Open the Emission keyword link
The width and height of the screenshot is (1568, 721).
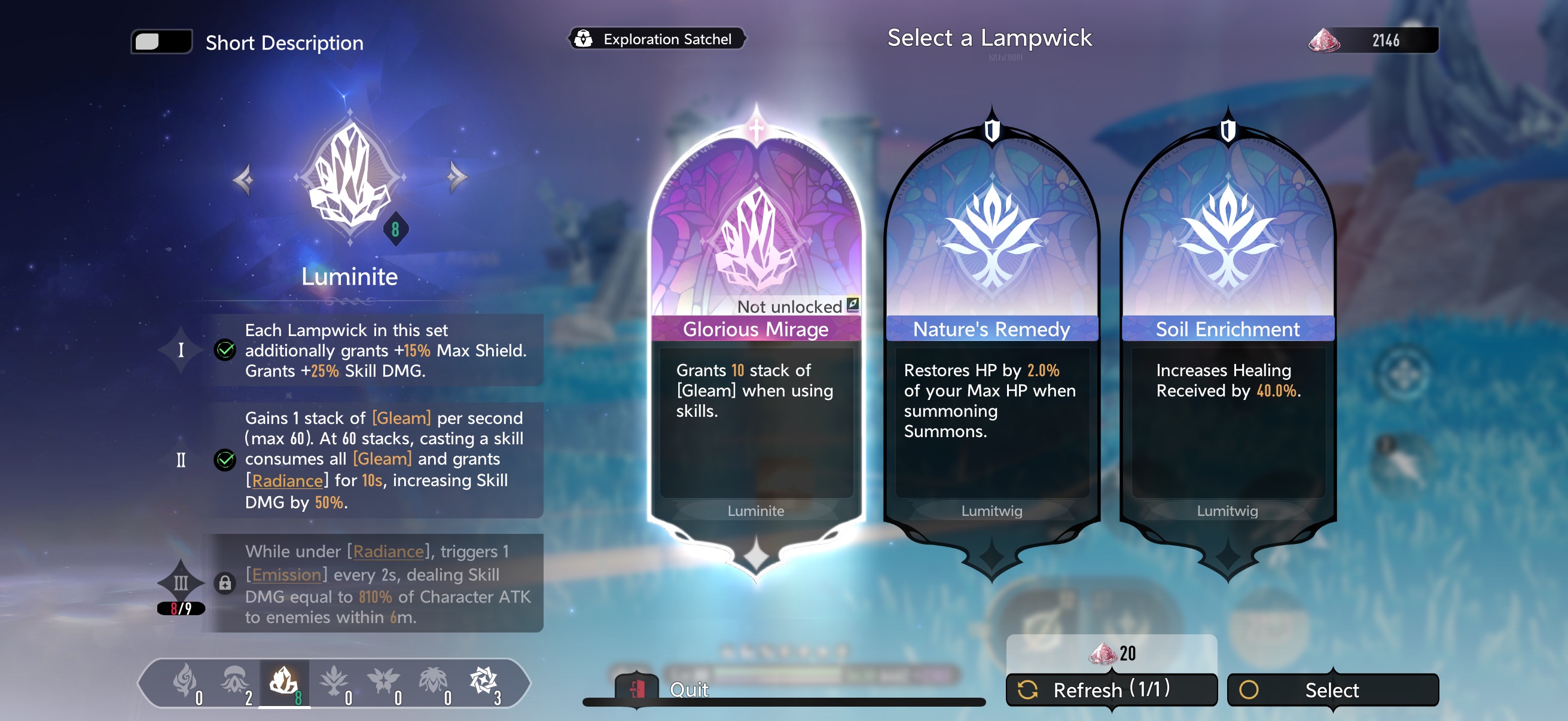point(286,575)
